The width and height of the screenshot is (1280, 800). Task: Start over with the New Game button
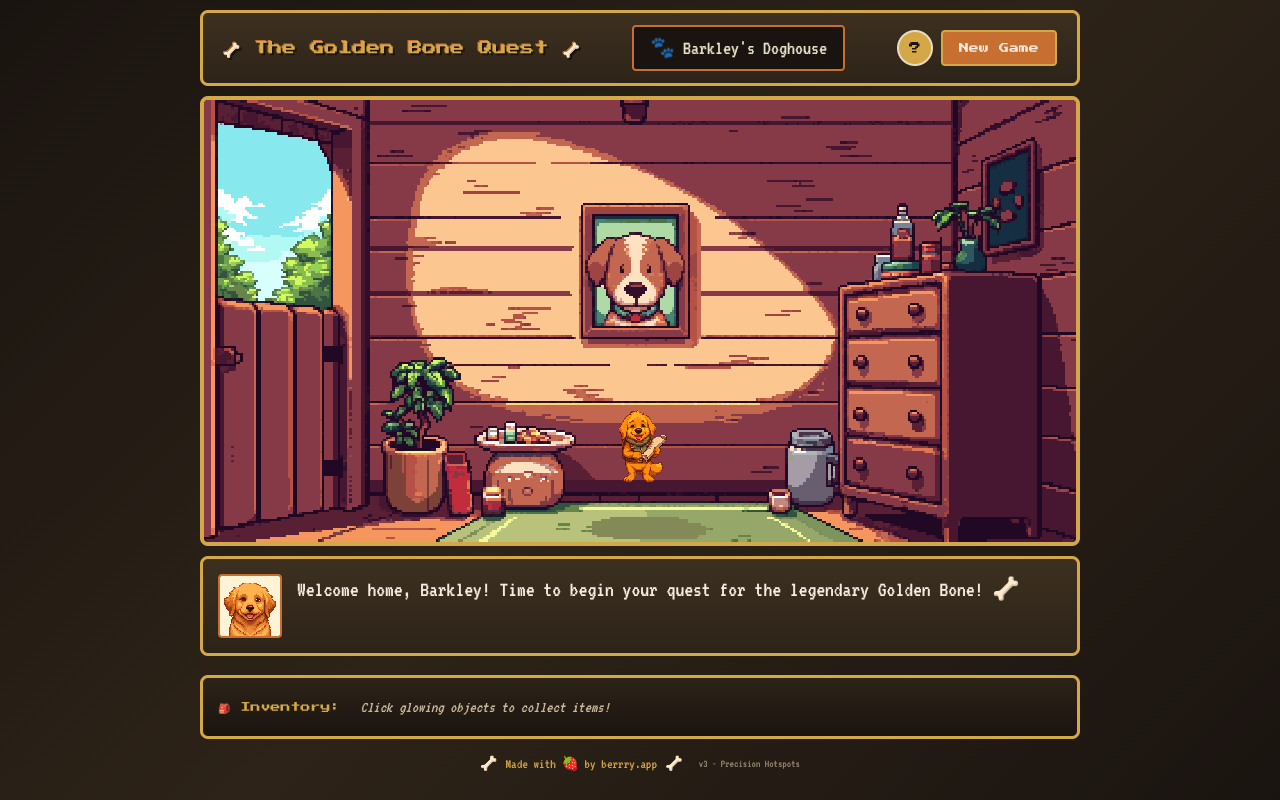998,48
